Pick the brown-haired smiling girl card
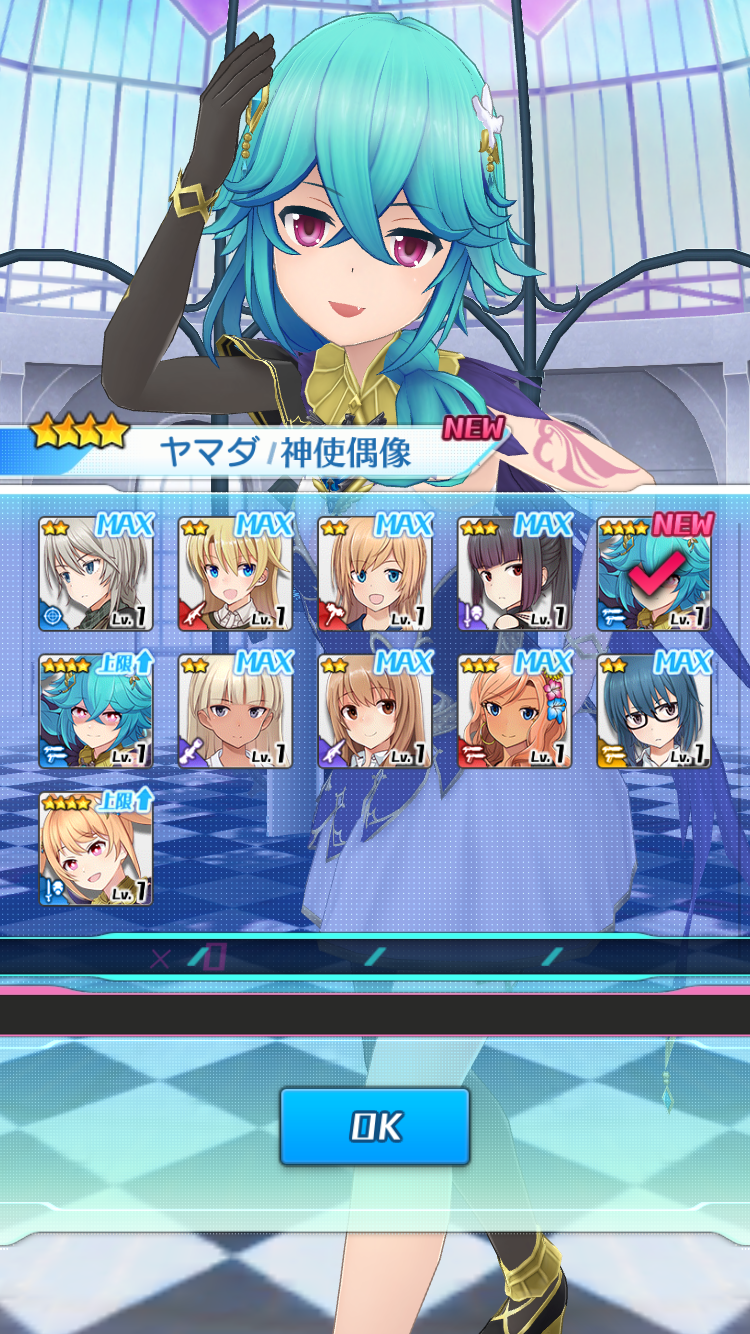The image size is (750, 1334). coord(375,712)
